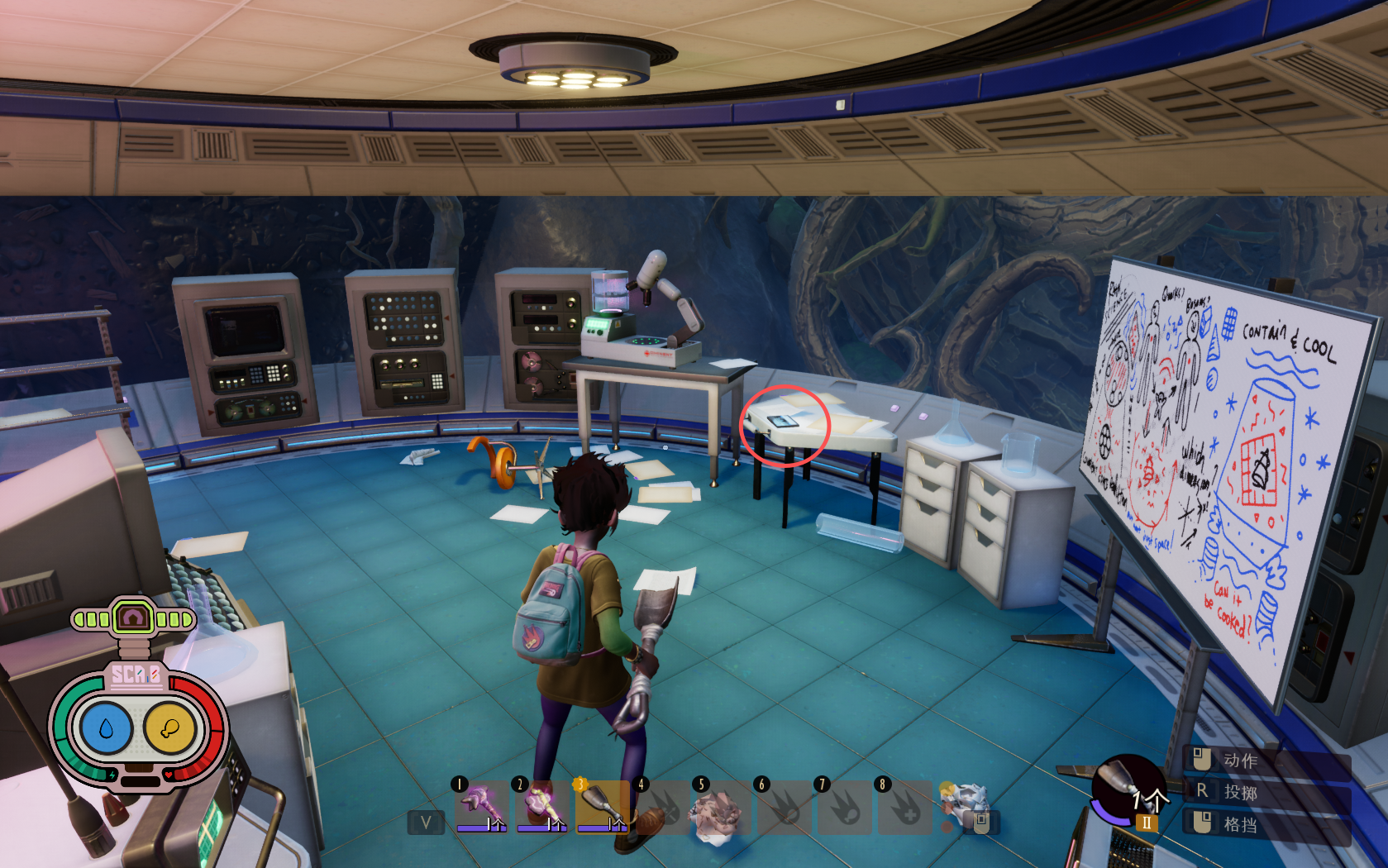Pick empty hotbar slot 8 with plus silhouette
The width and height of the screenshot is (1388, 868).
coord(905,806)
